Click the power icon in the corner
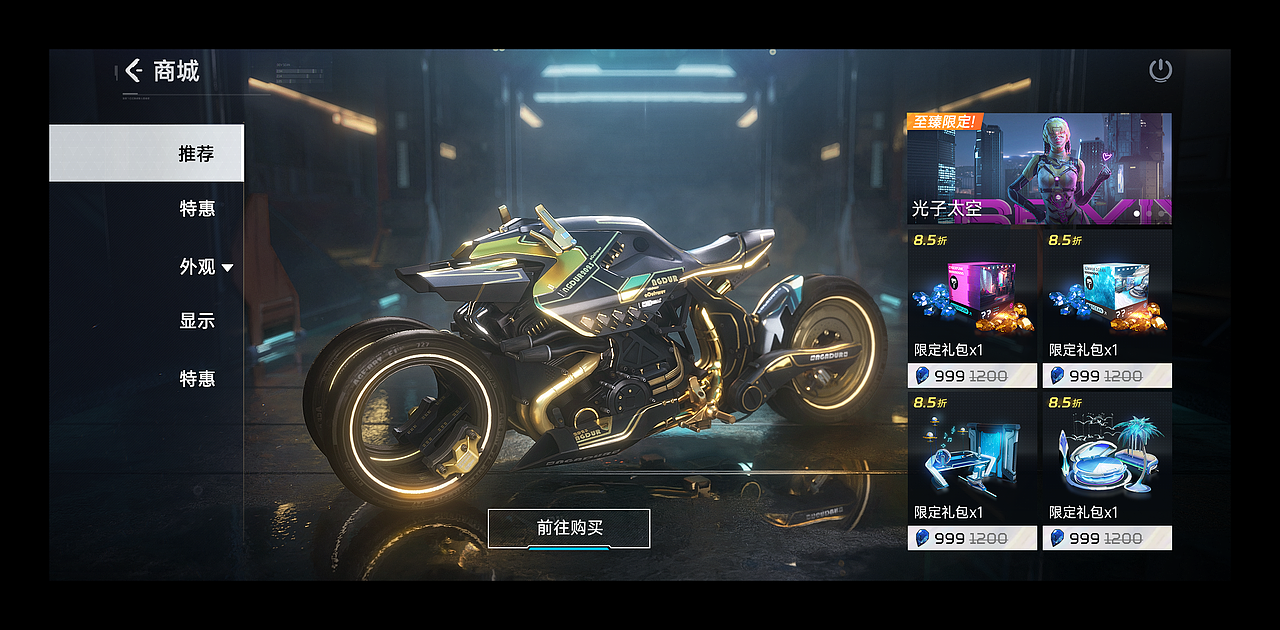This screenshot has height=630, width=1280. click(1160, 70)
